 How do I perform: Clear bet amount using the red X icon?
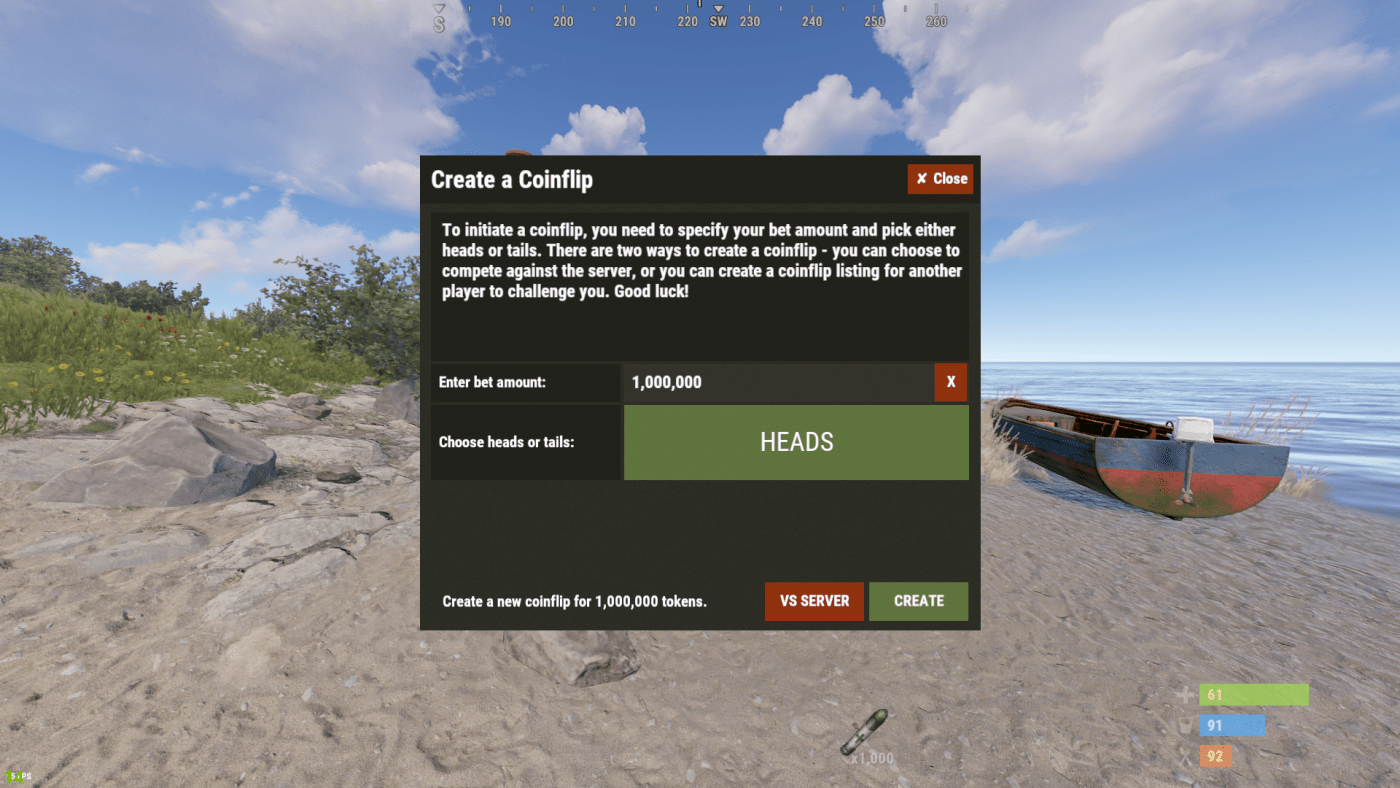951,382
